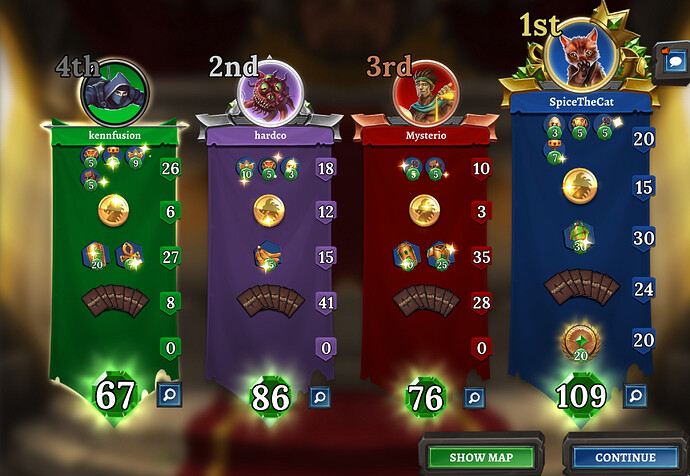Show the map
The height and width of the screenshot is (476, 690).
481,457
